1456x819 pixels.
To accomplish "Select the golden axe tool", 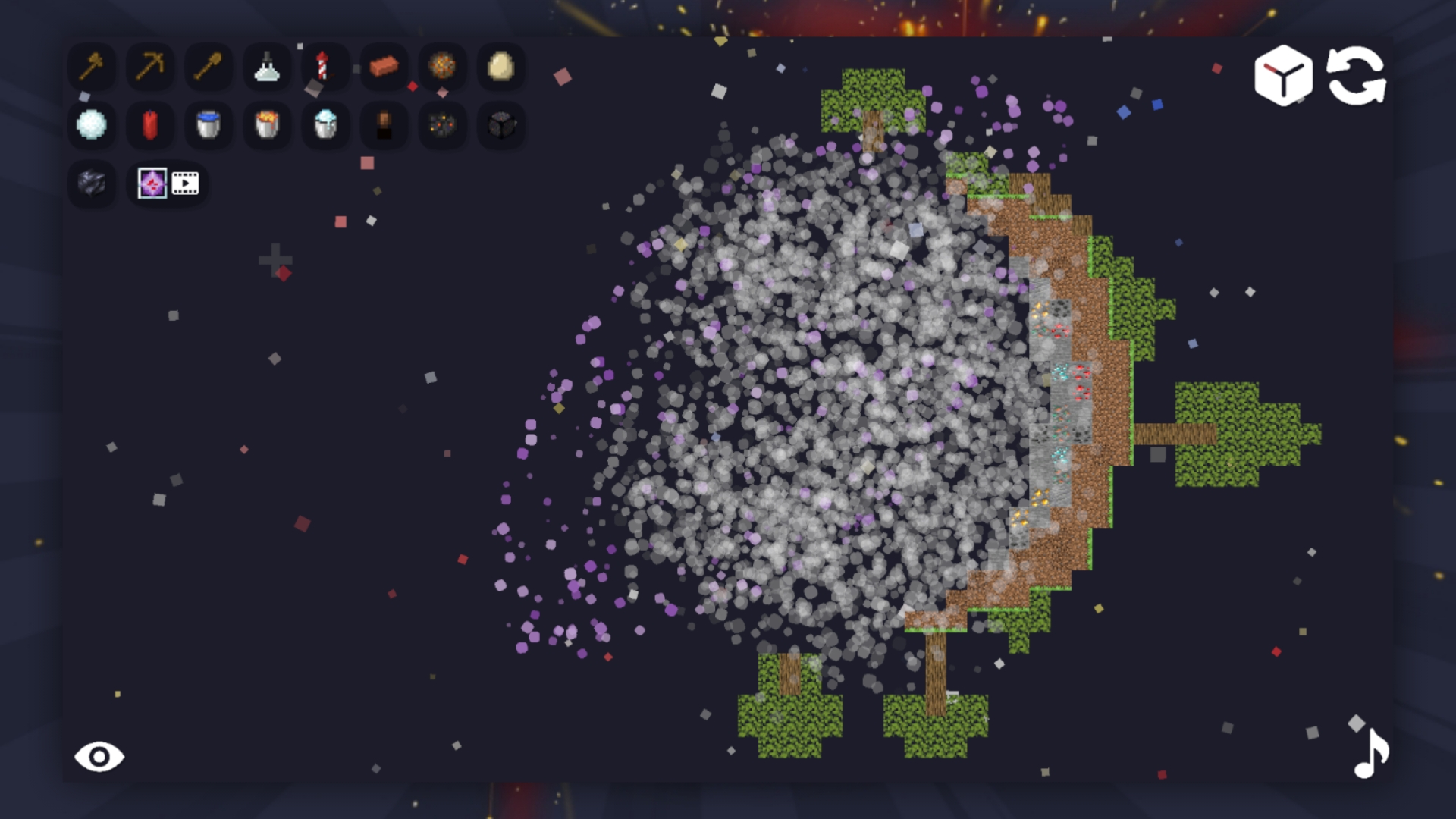I will point(91,68).
